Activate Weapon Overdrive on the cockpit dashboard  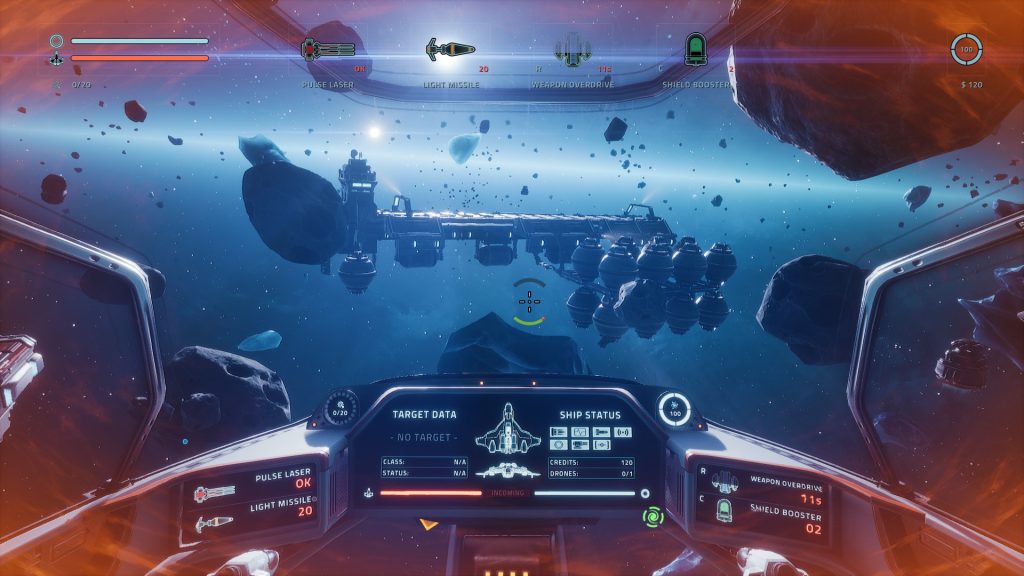(765, 483)
